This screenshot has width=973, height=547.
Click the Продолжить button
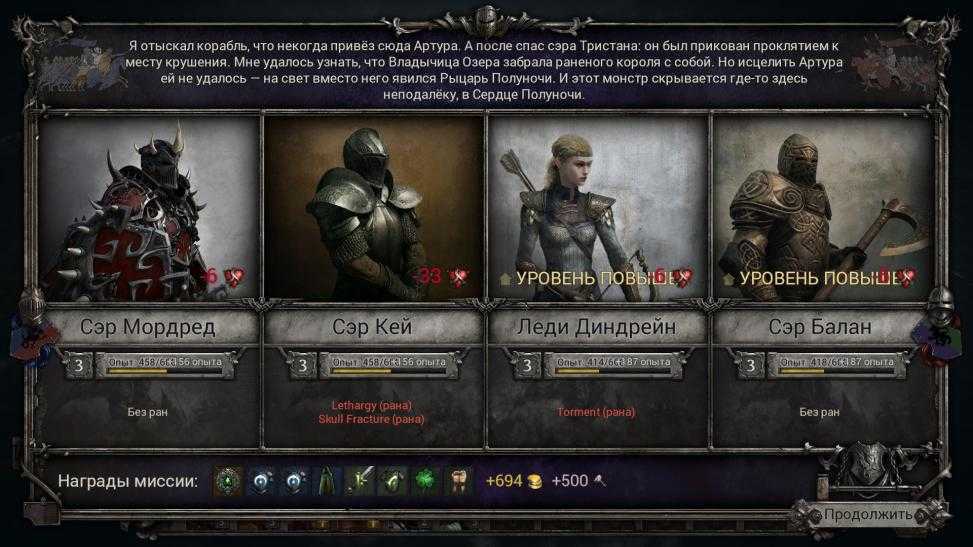click(867, 515)
